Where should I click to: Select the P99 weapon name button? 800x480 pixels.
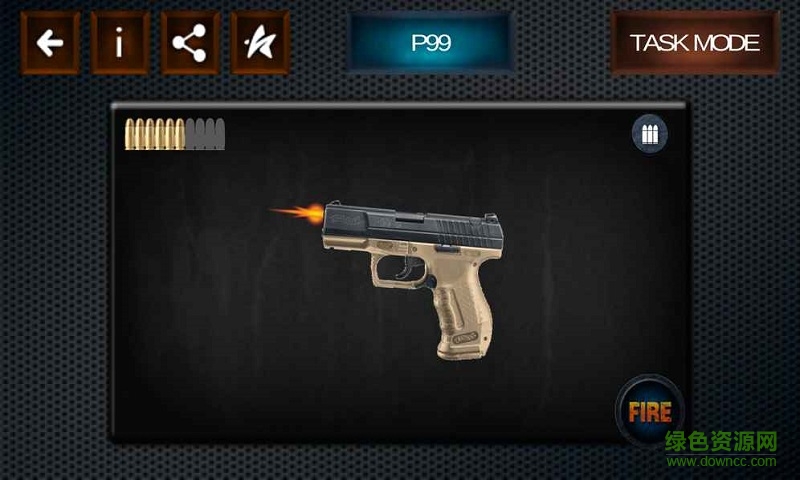431,43
